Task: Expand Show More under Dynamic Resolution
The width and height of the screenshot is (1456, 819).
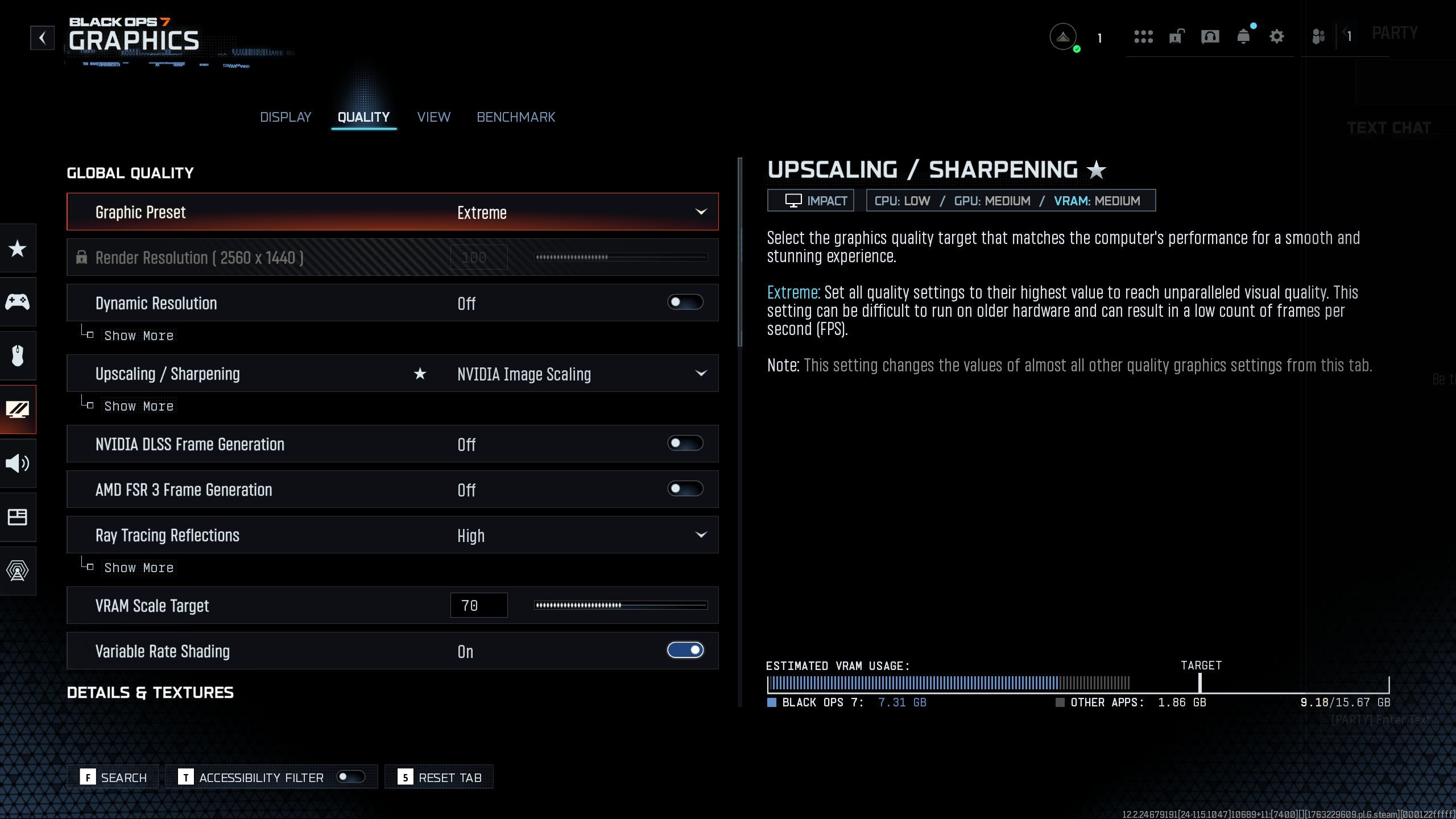Action: click(138, 336)
